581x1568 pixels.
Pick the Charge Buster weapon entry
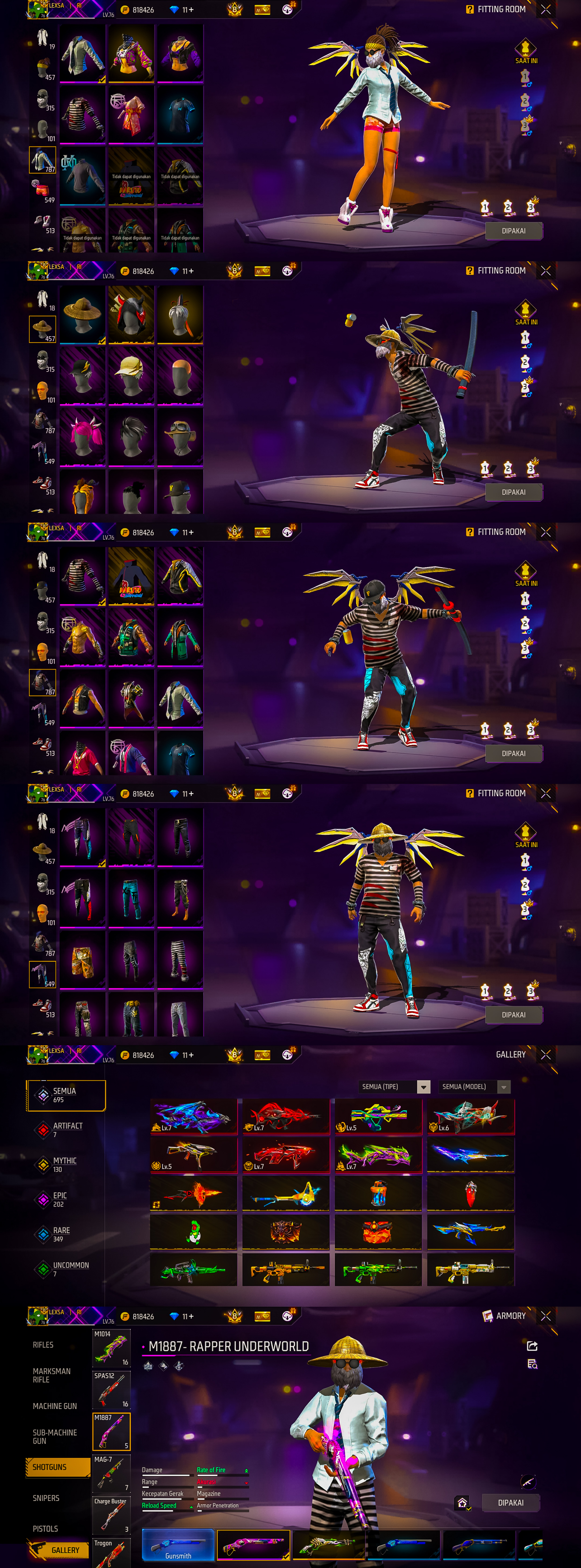[x=111, y=1516]
